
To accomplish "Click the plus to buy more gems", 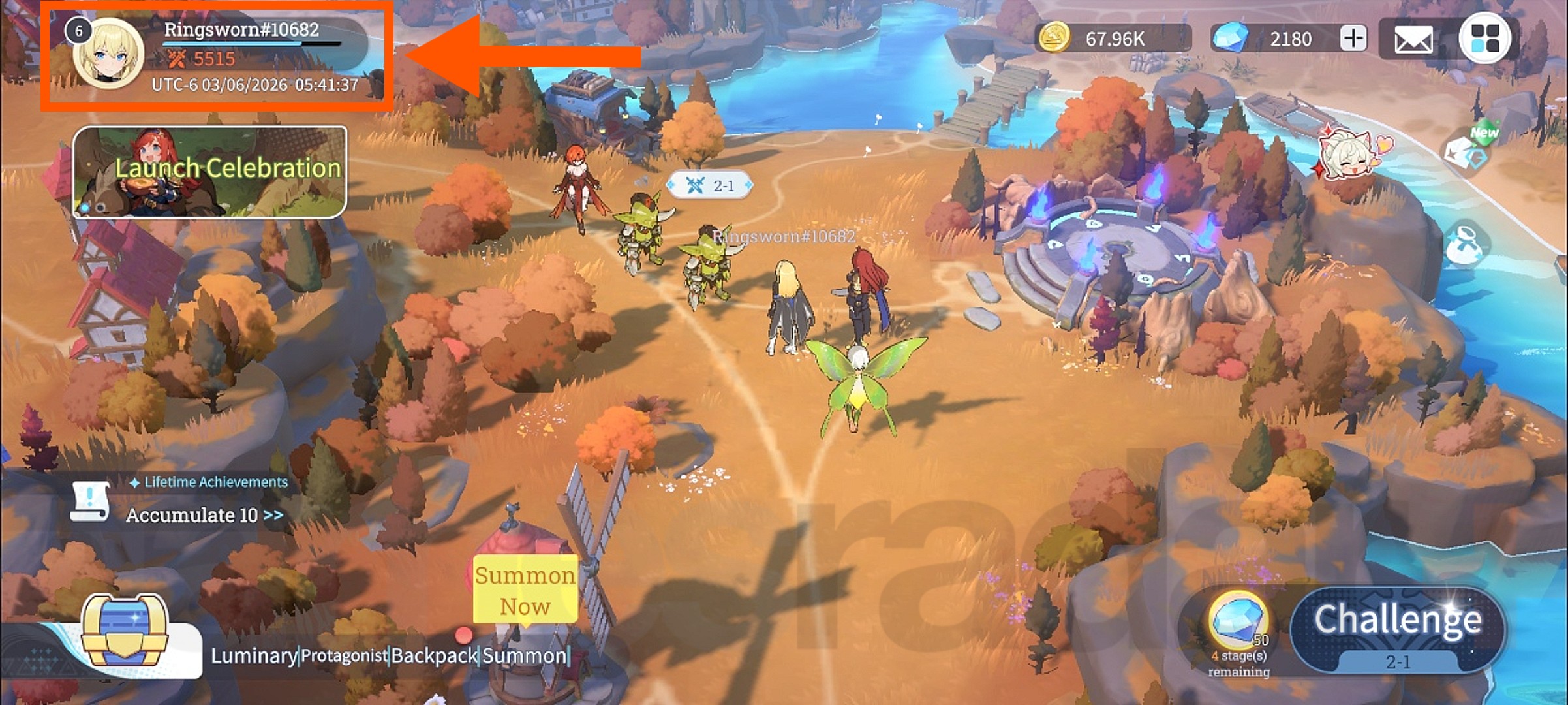I will tap(1353, 39).
